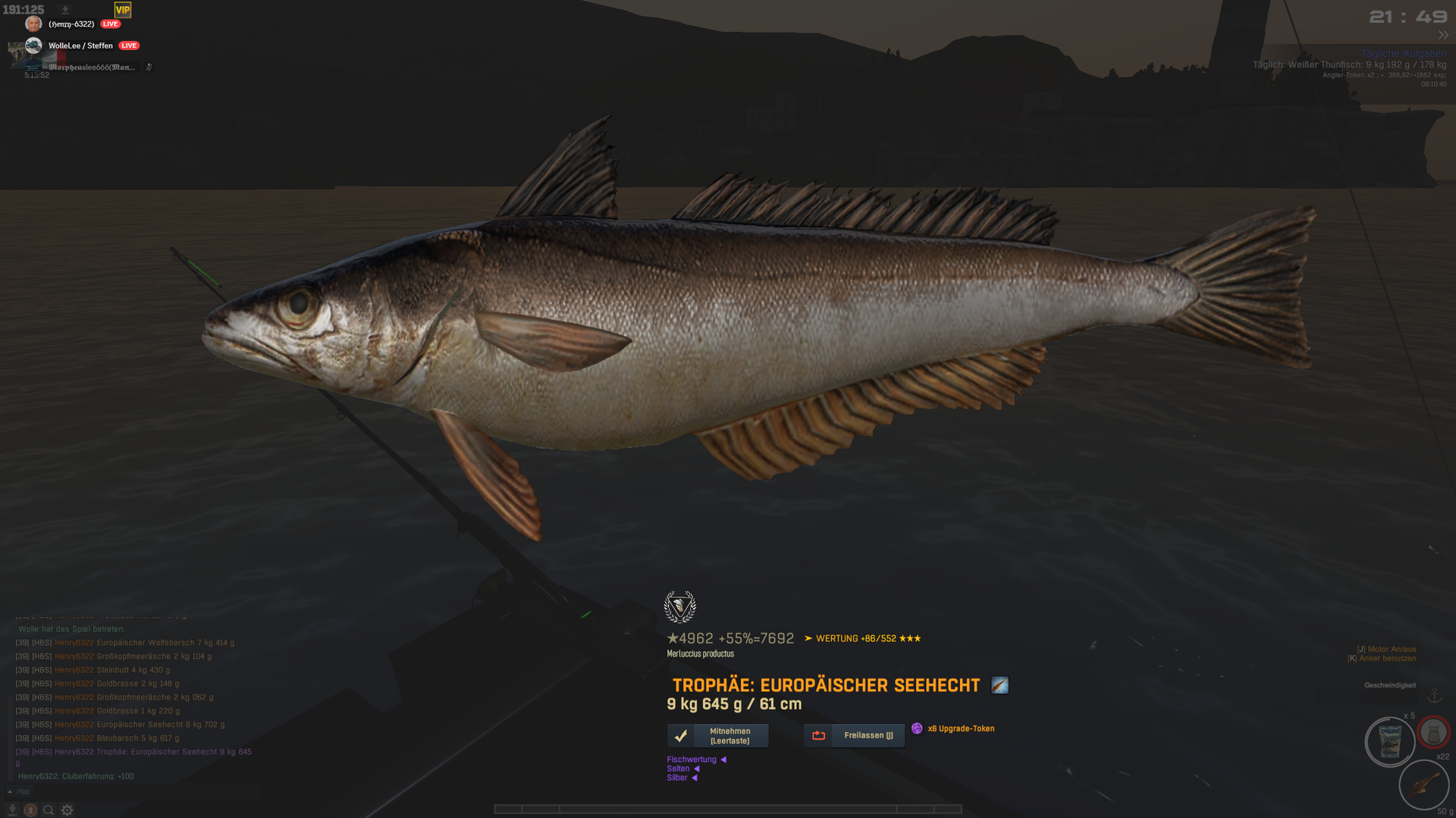Click the chat download arrow icon
This screenshot has width=1456, height=818.
tap(12, 810)
